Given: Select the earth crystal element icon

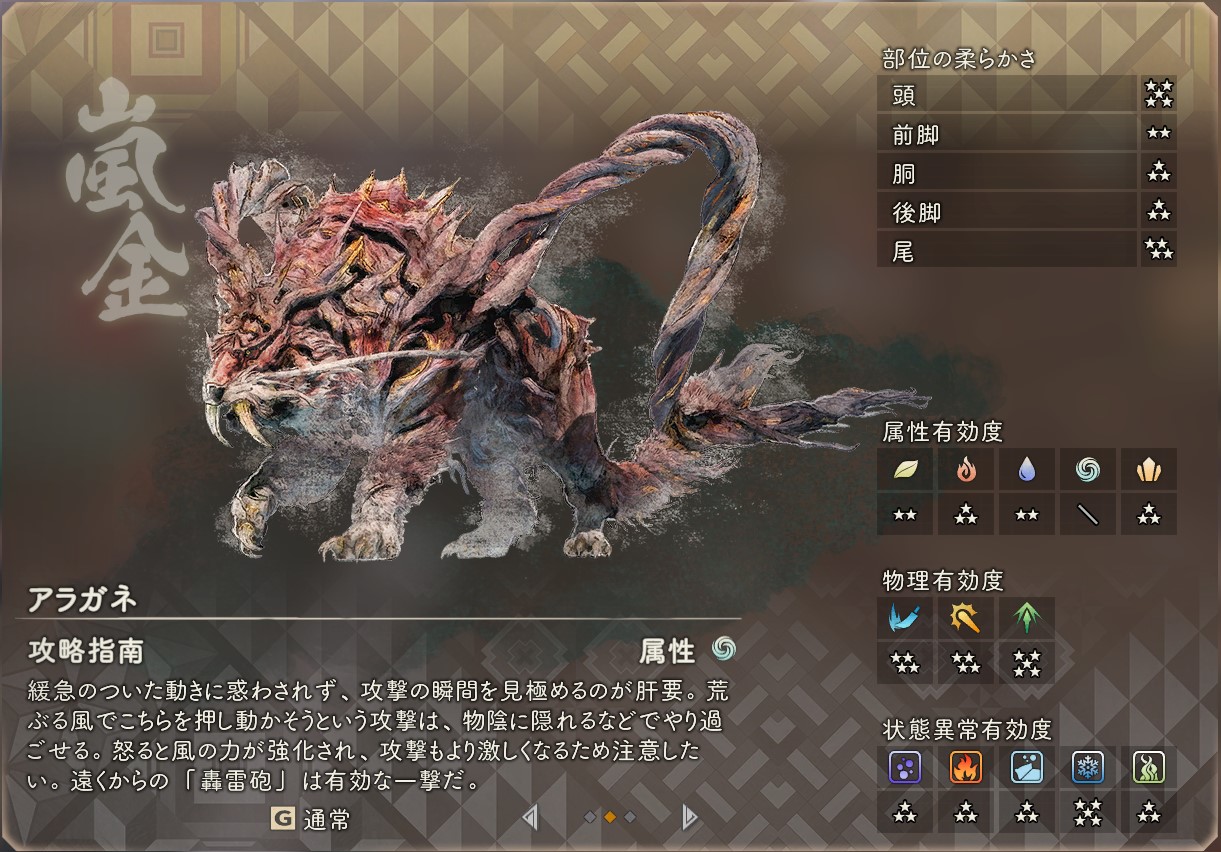Looking at the screenshot, I should click(x=1148, y=469).
